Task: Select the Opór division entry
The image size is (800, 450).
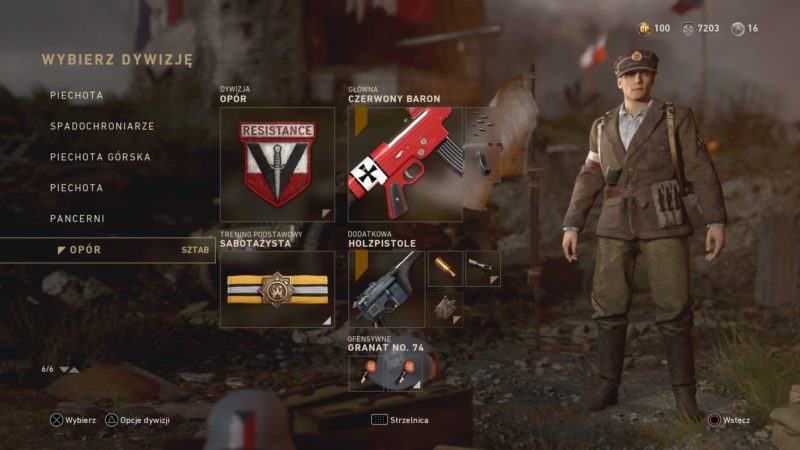Action: 85,249
